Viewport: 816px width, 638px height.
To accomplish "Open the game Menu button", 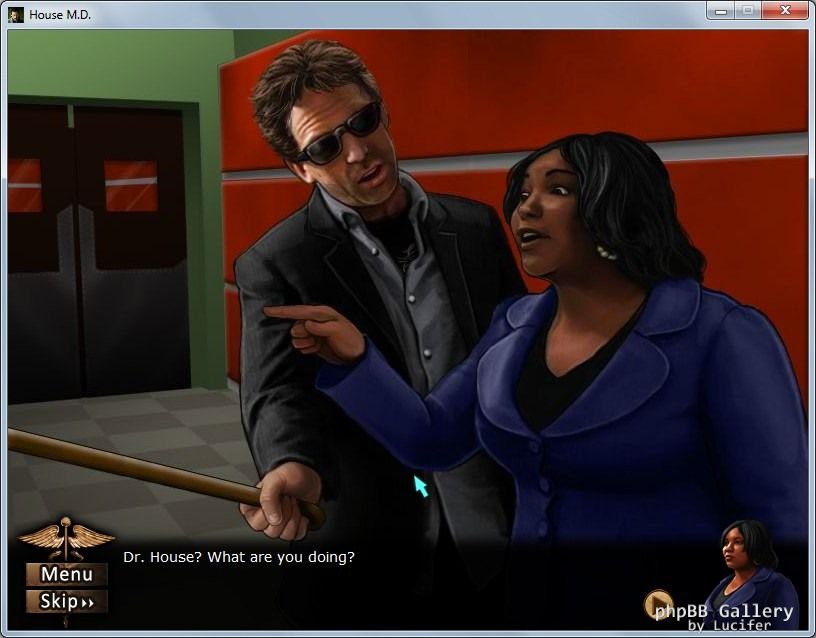I will [67, 574].
